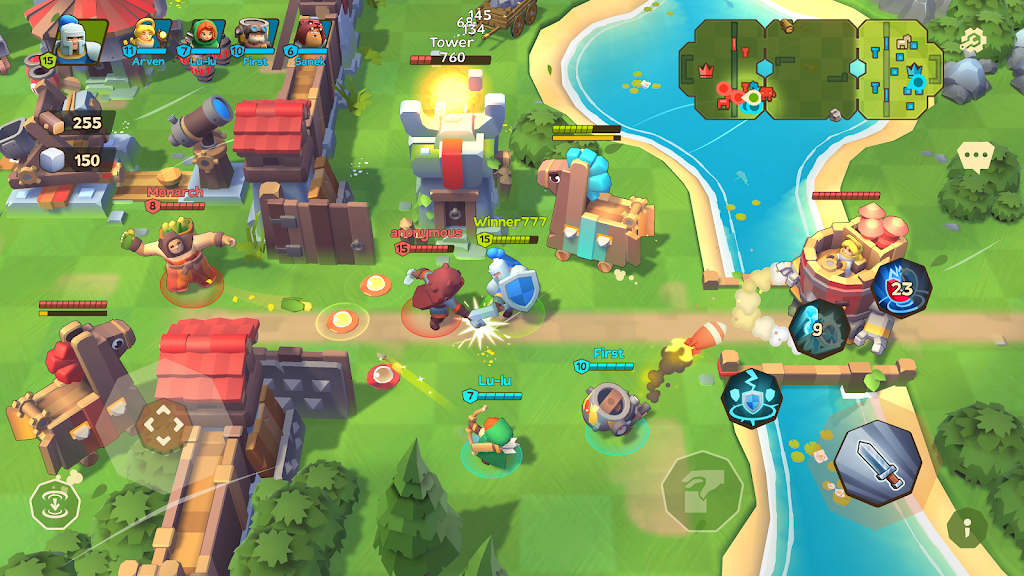This screenshot has width=1024, height=576.
Task: Use the ice crystal ability showing 9
Action: point(818,327)
